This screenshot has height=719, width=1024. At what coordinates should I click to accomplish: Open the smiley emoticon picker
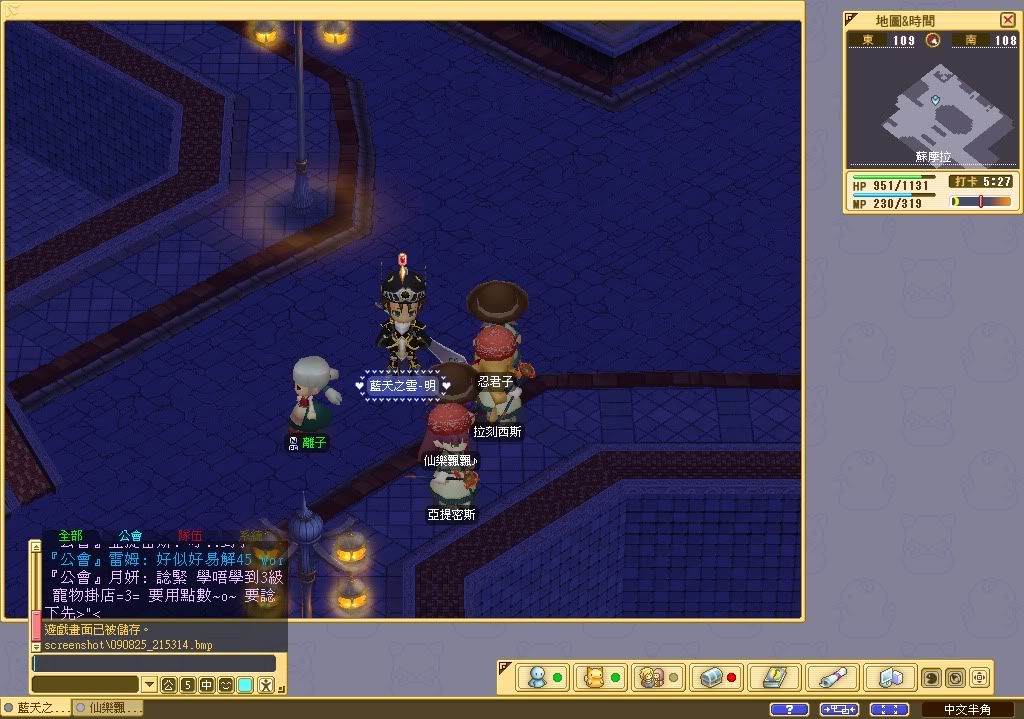point(226,685)
